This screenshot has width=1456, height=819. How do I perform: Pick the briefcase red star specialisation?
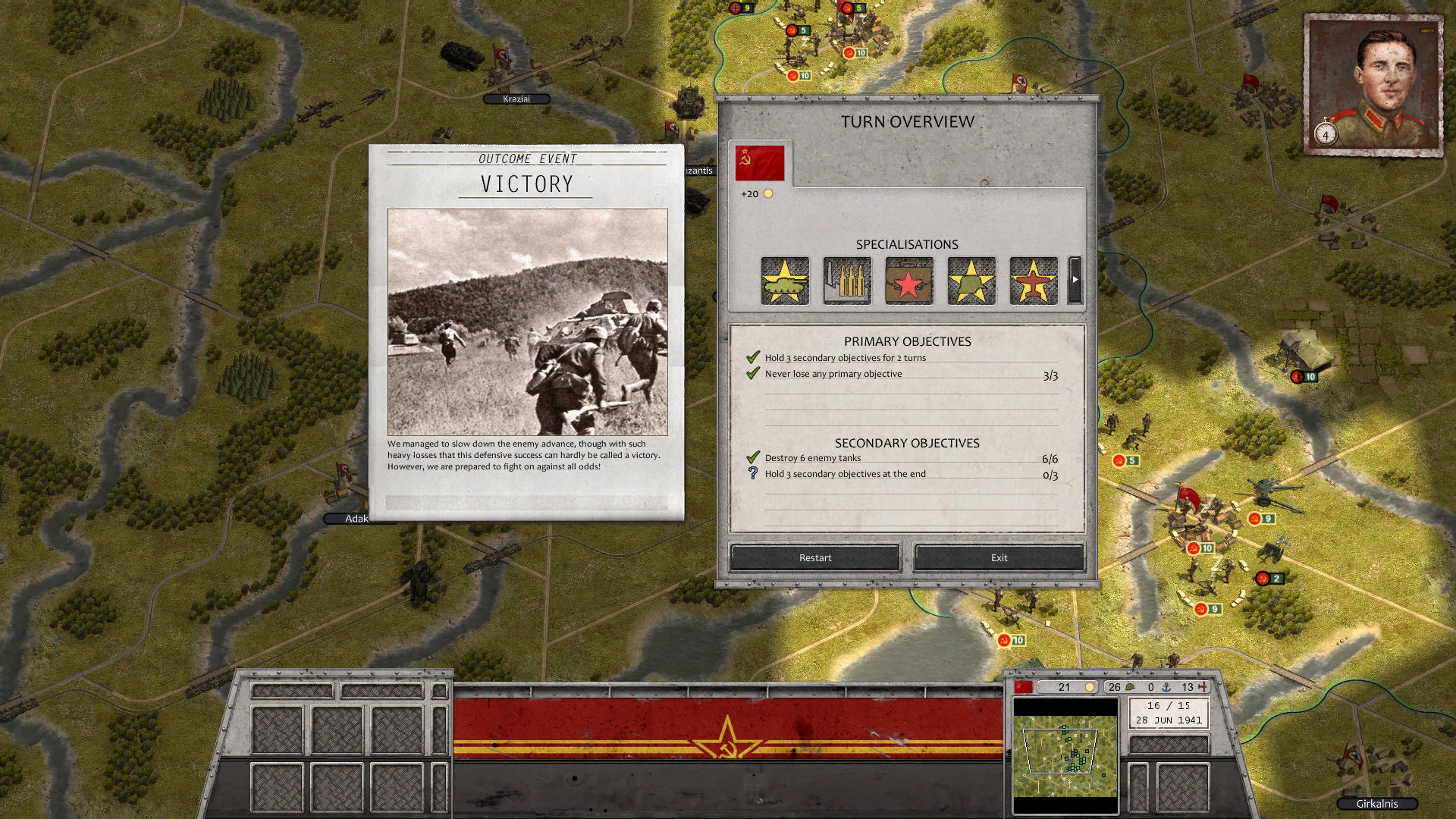tap(909, 281)
